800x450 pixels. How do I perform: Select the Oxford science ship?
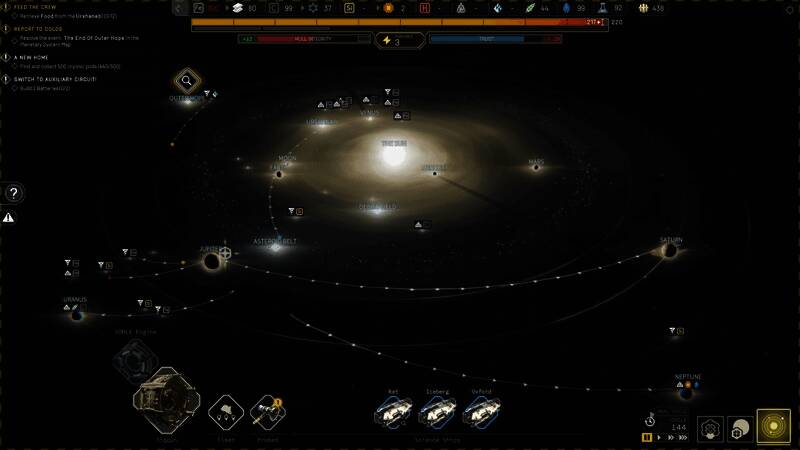[481, 410]
